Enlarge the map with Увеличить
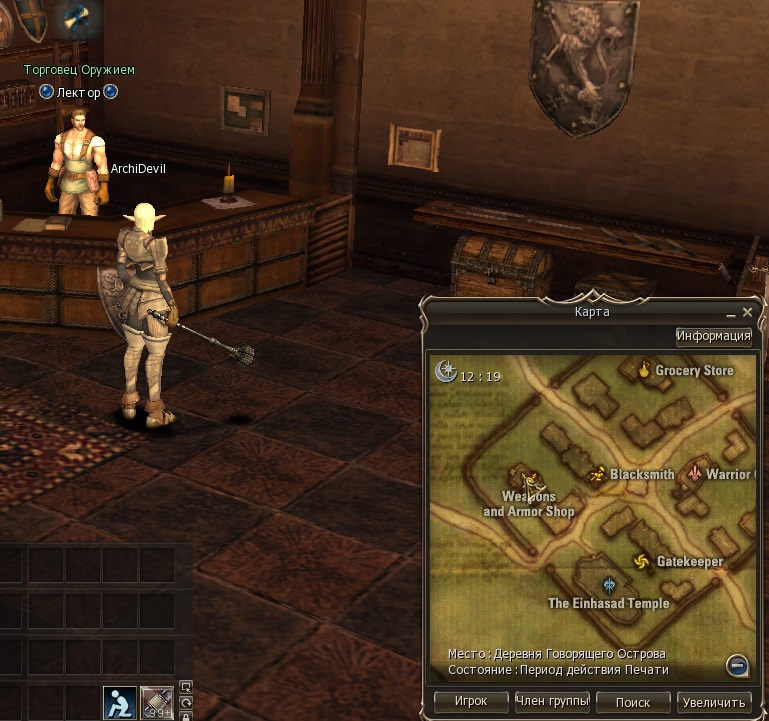This screenshot has width=769, height=721. [x=713, y=702]
